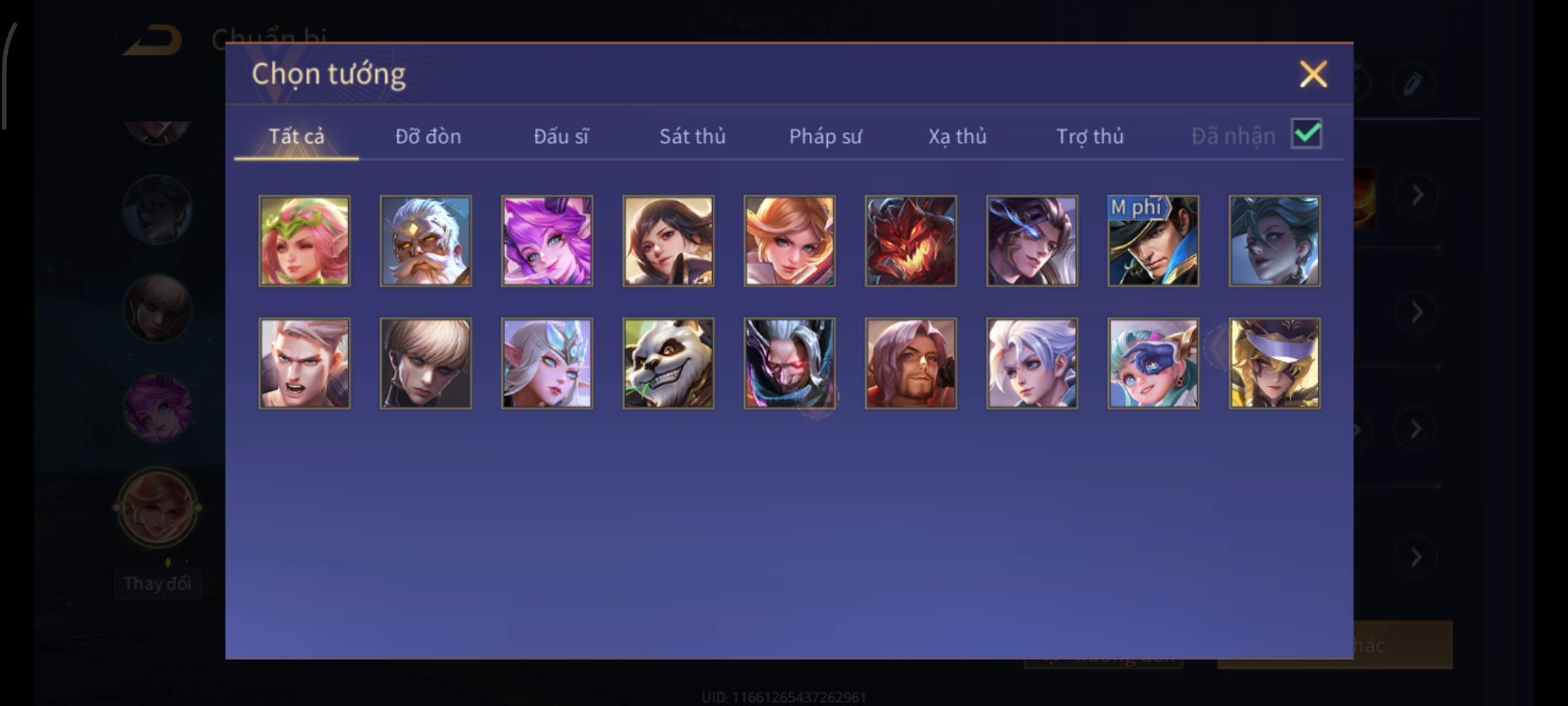Open the Đỡ đòn hero category
Viewport: 1568px width, 706px height.
point(428,136)
